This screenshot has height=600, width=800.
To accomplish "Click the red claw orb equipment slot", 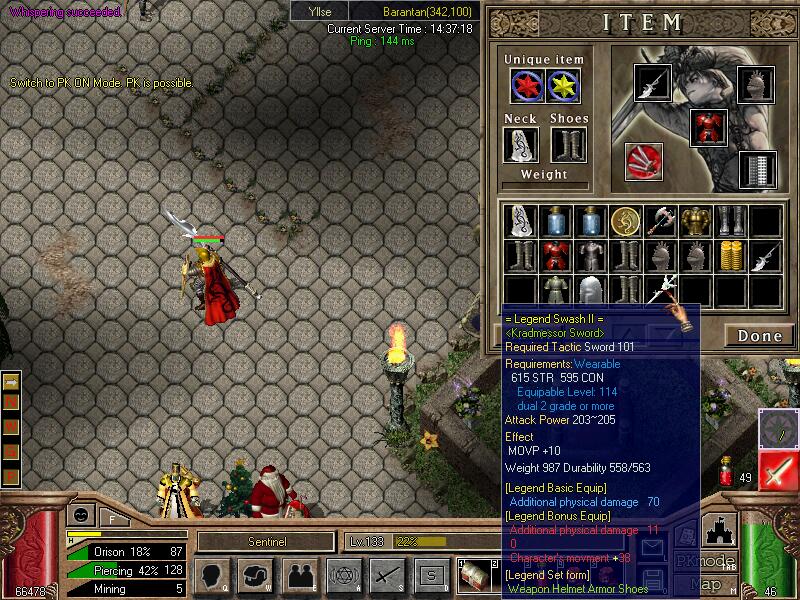I will point(643,161).
